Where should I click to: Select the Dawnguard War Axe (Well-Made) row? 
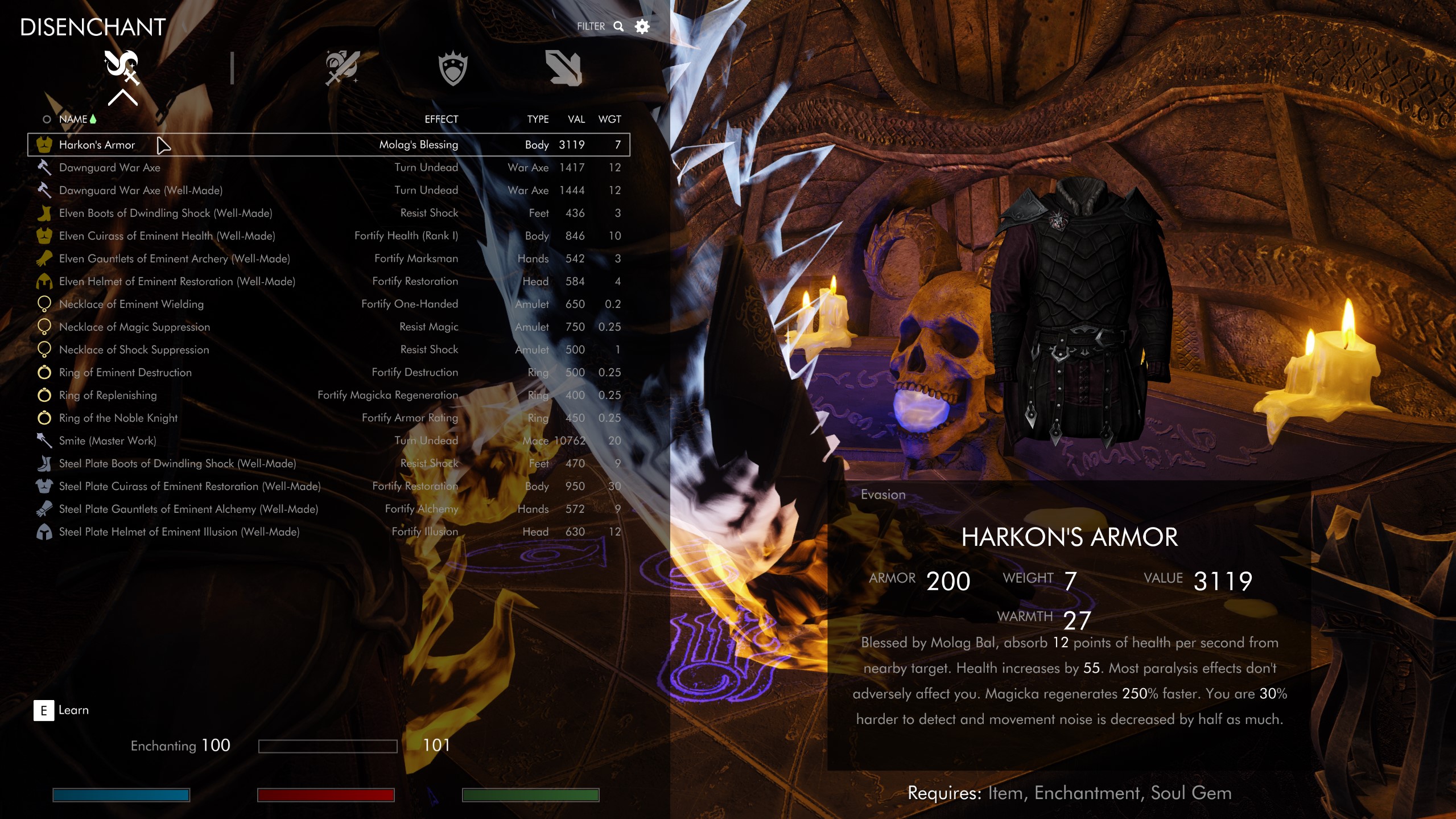(141, 191)
